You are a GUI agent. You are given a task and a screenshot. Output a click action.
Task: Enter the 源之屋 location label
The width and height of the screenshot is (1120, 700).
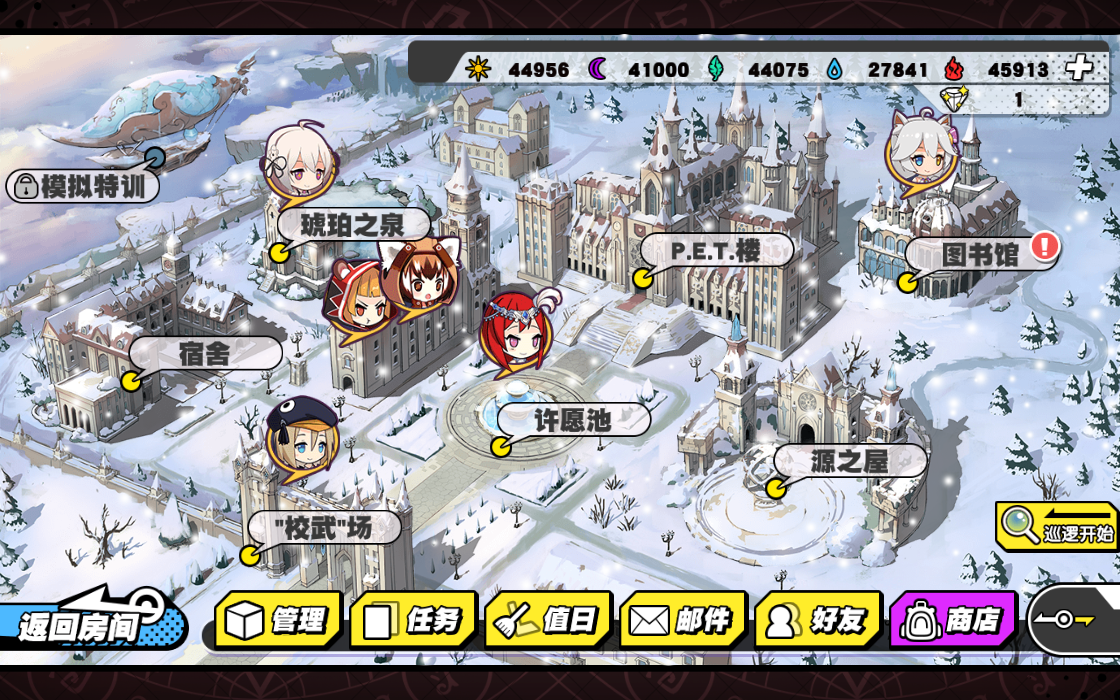[850, 461]
